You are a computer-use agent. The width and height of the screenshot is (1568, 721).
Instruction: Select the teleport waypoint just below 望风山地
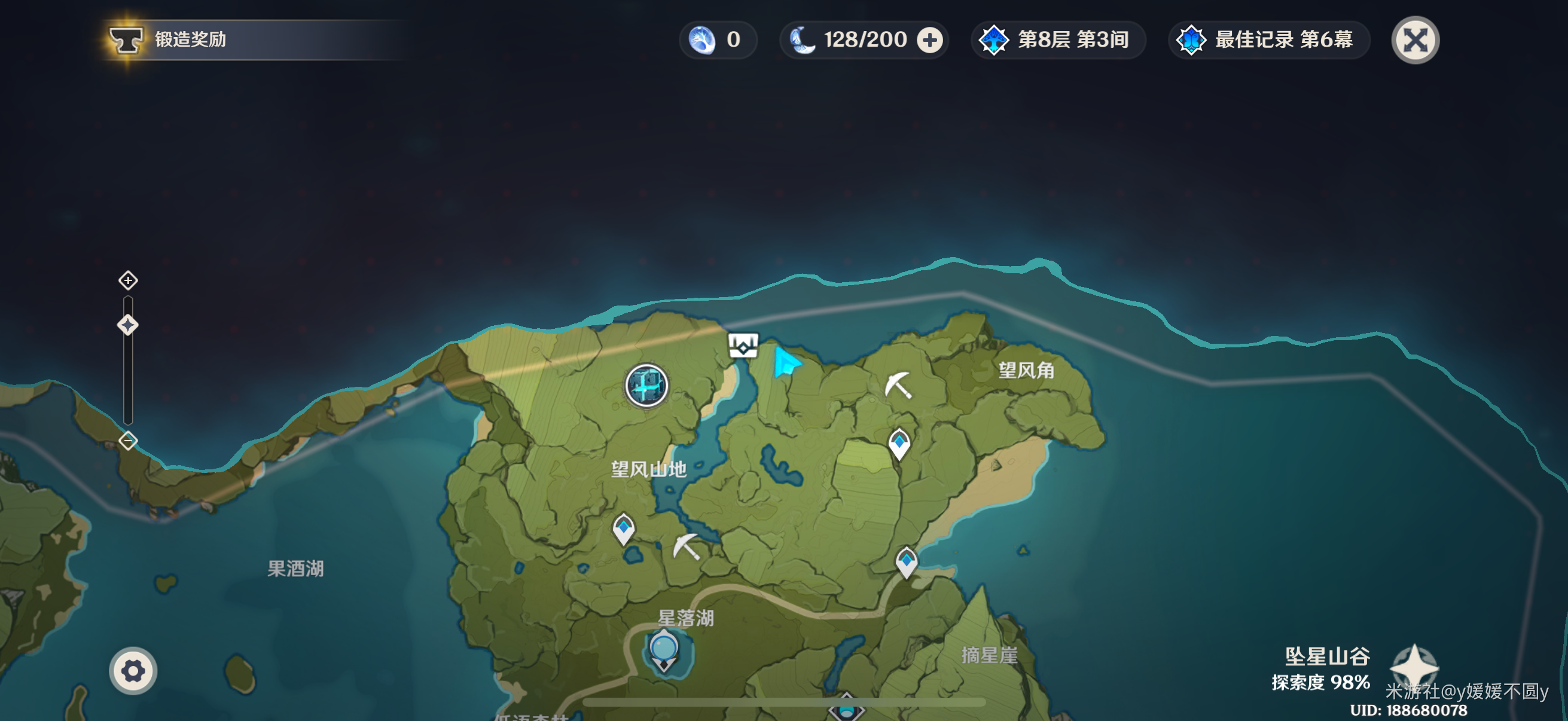coord(623,528)
